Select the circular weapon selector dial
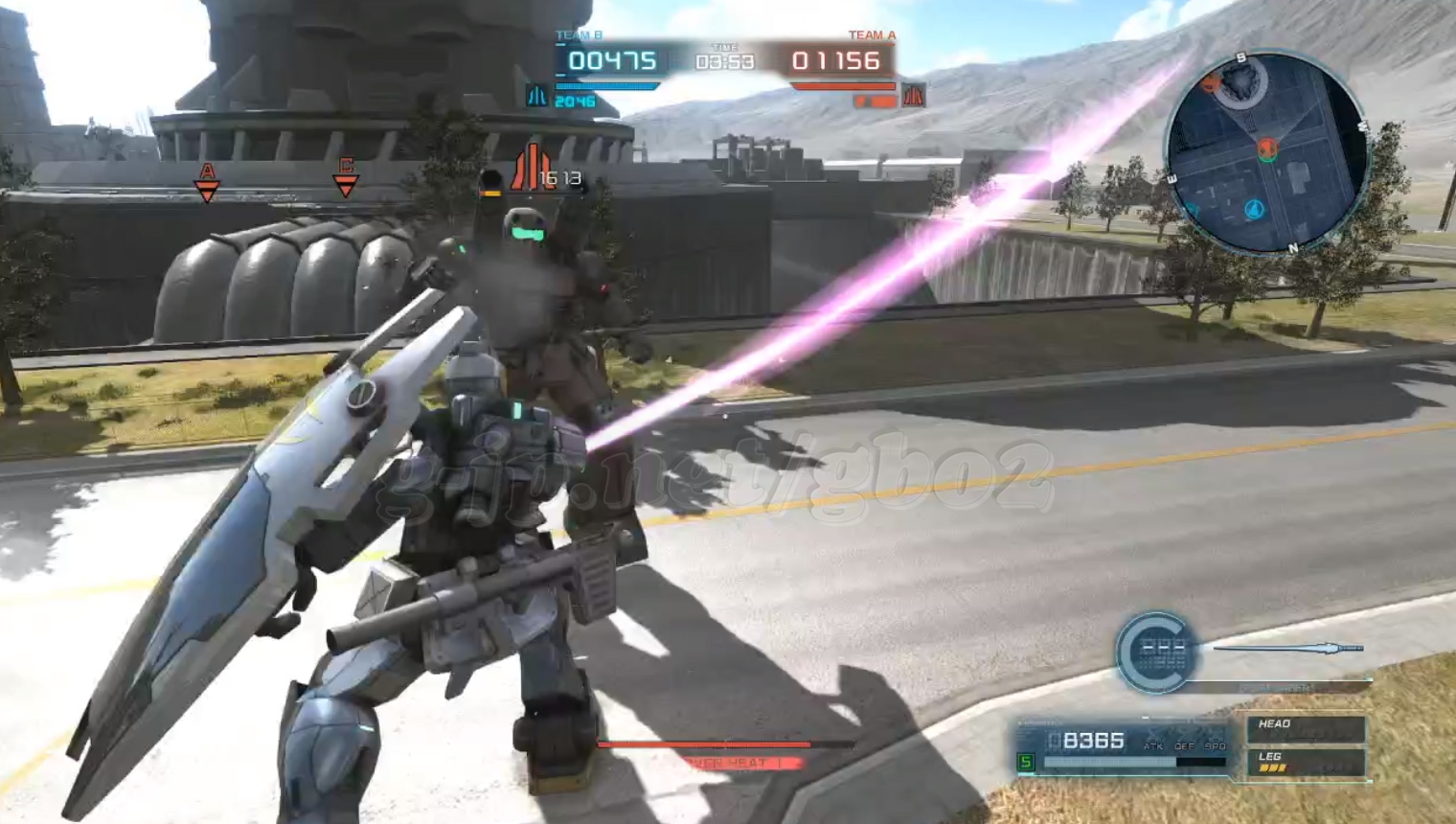 tap(1157, 652)
